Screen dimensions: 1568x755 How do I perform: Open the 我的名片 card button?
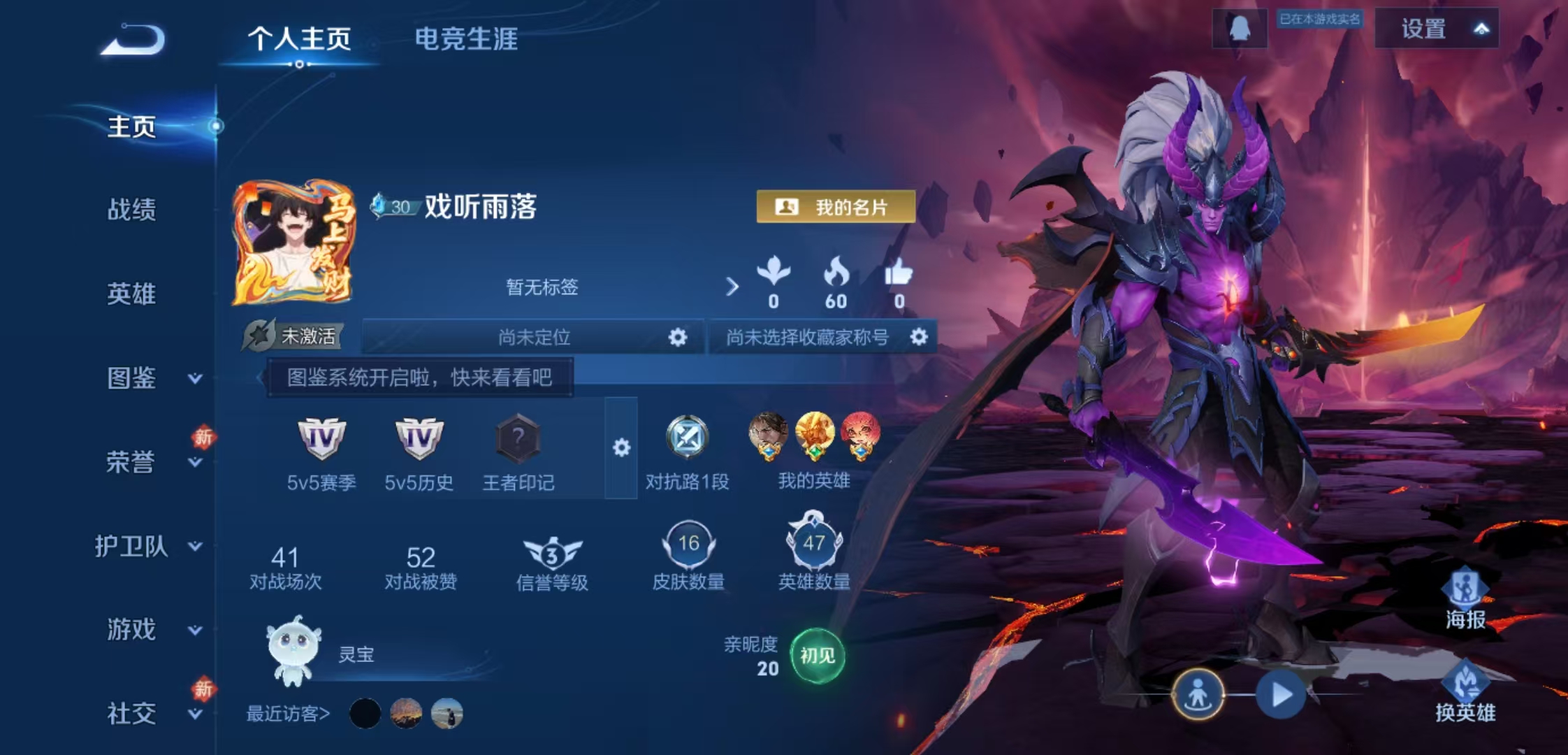coord(836,207)
